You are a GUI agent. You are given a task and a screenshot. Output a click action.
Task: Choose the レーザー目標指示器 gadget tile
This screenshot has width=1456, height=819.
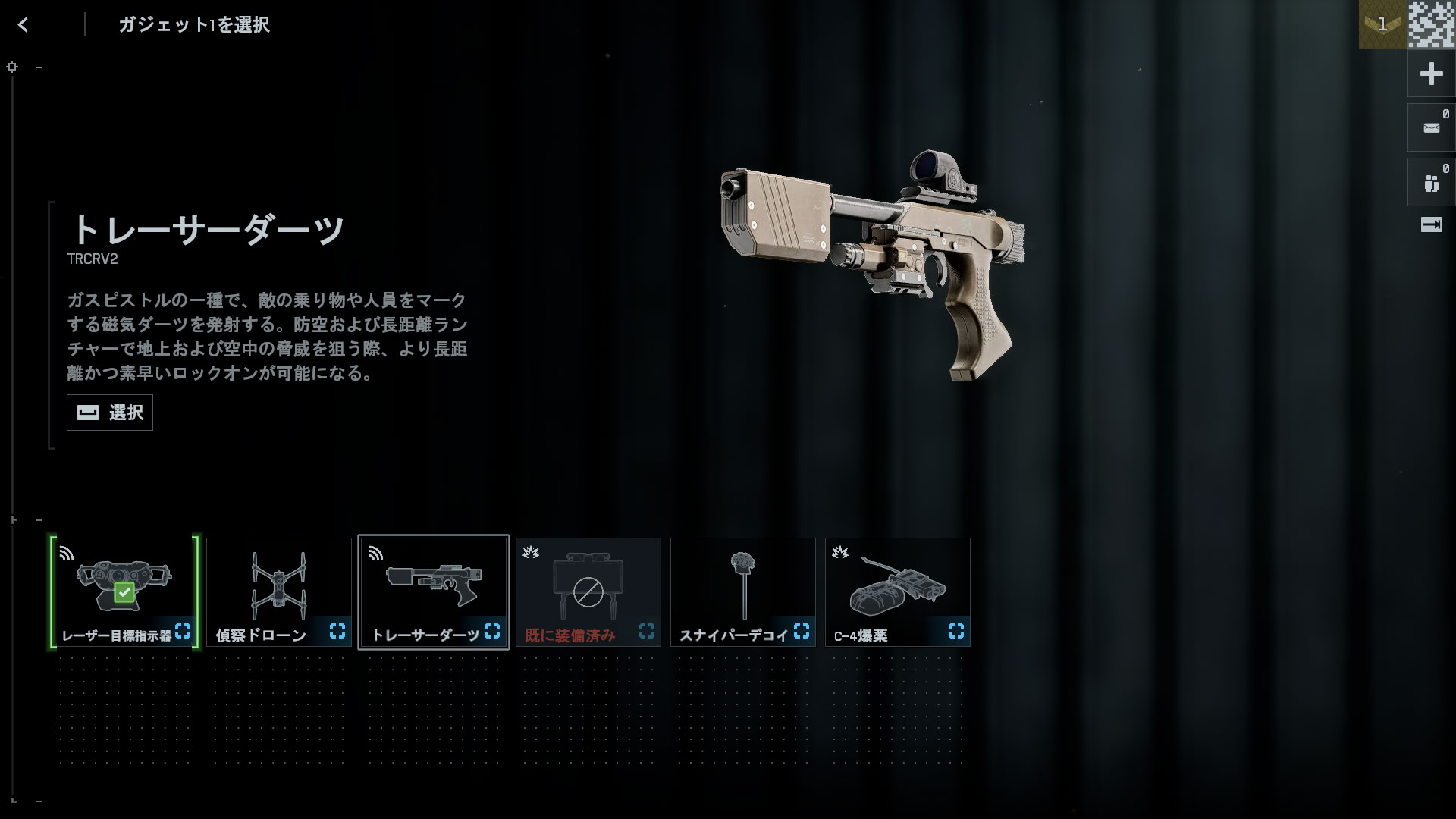pos(124,592)
